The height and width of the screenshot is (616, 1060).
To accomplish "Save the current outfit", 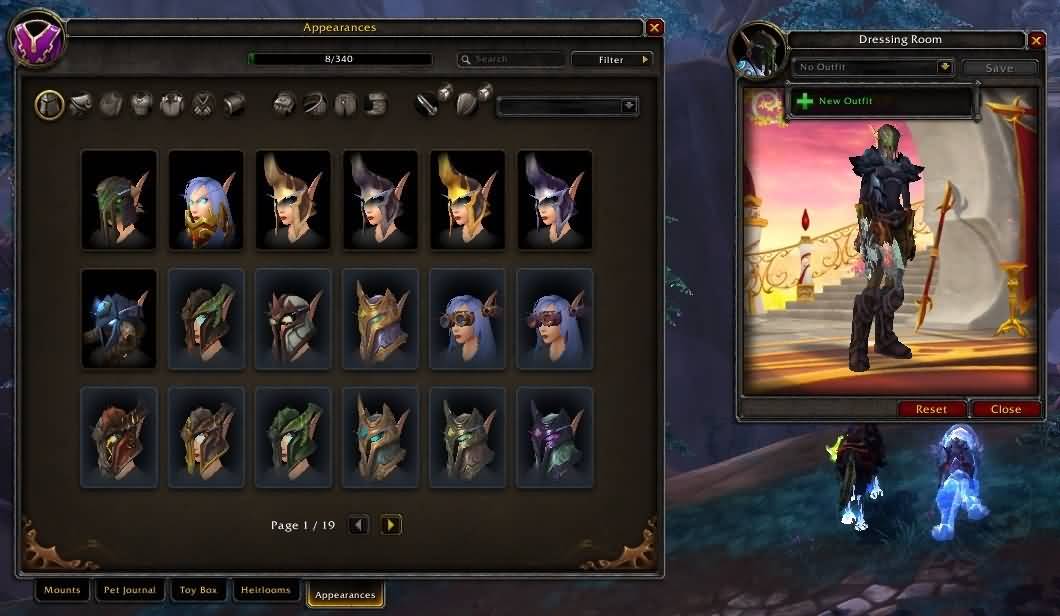I will (x=999, y=68).
